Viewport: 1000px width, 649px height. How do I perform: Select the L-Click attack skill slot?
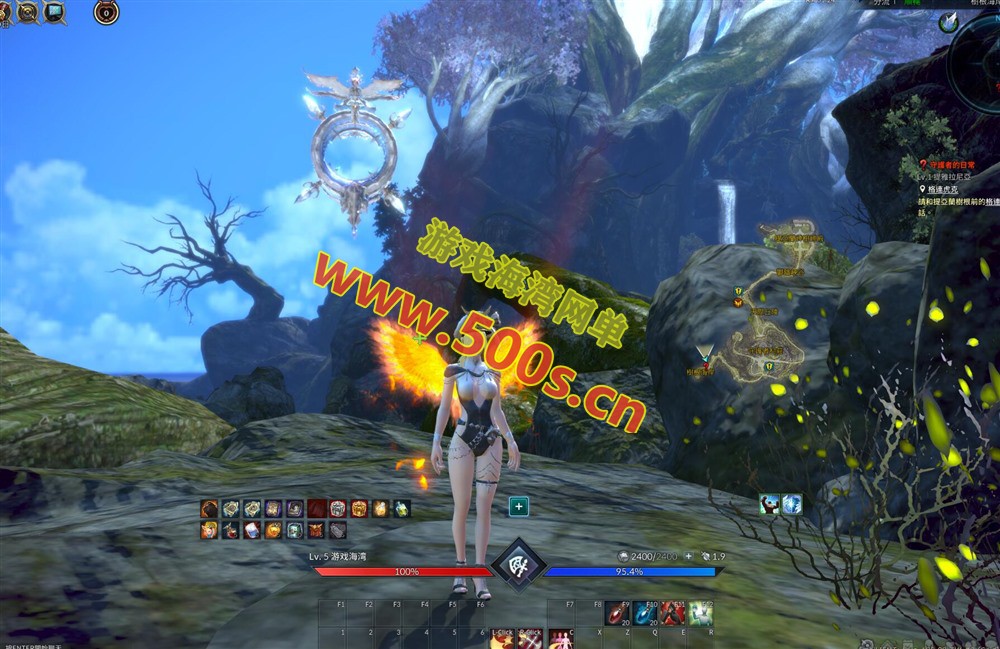[x=502, y=640]
